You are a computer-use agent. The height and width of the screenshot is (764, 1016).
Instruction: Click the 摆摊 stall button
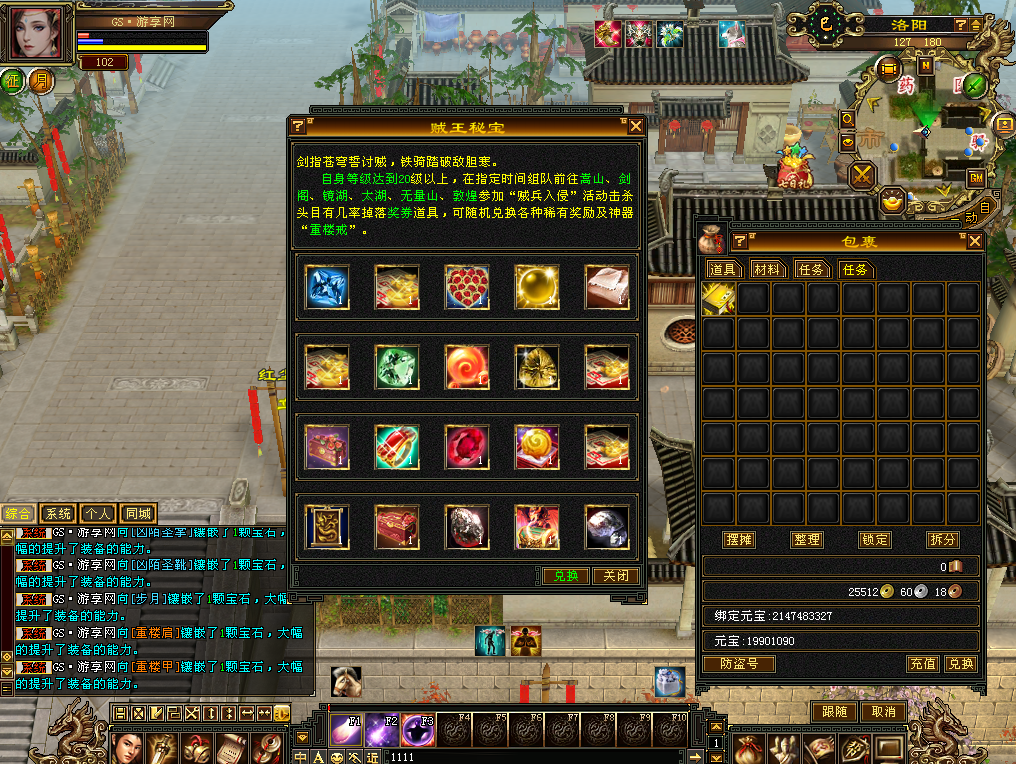coord(739,539)
